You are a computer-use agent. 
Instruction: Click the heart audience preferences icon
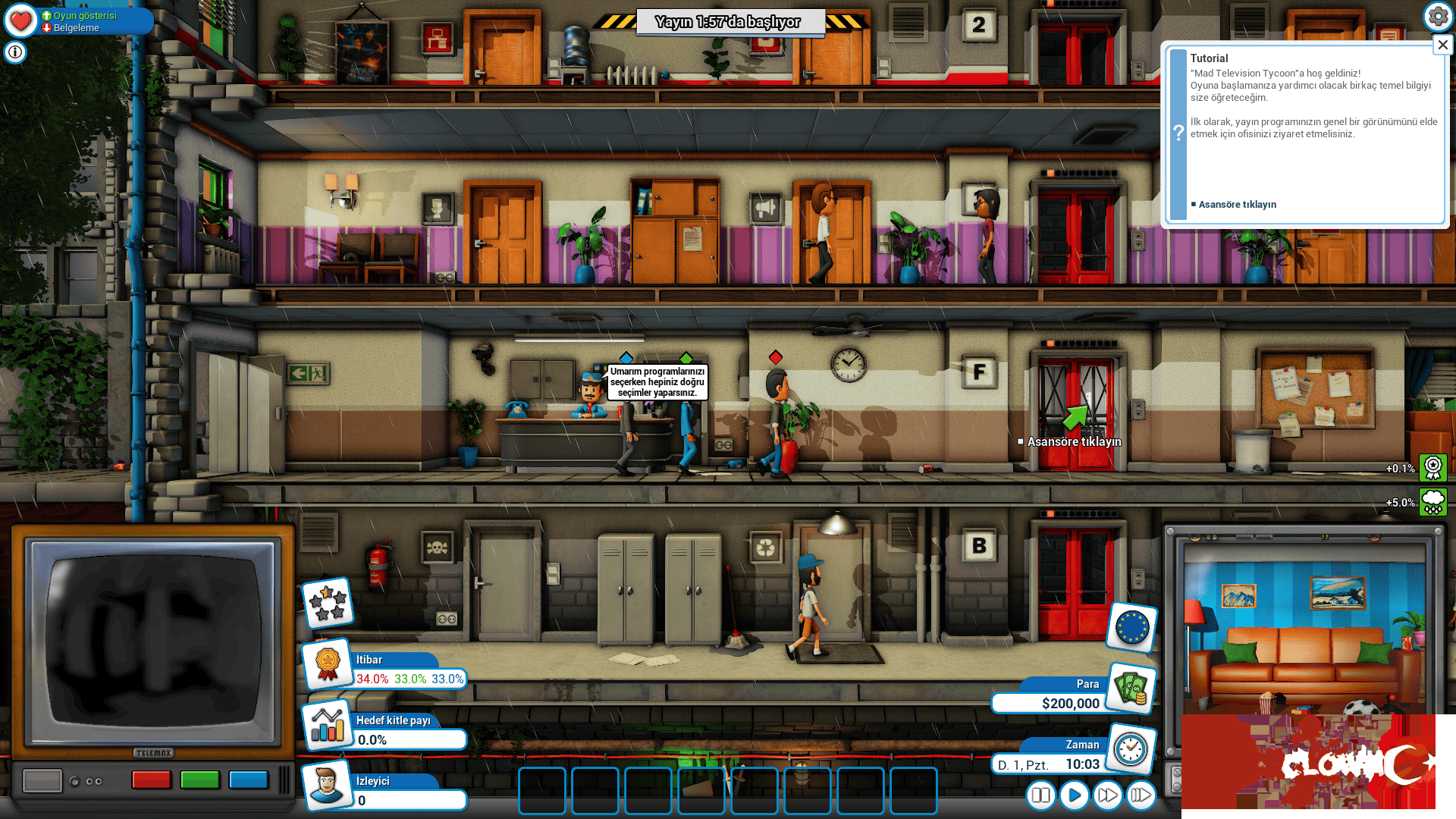click(x=20, y=20)
